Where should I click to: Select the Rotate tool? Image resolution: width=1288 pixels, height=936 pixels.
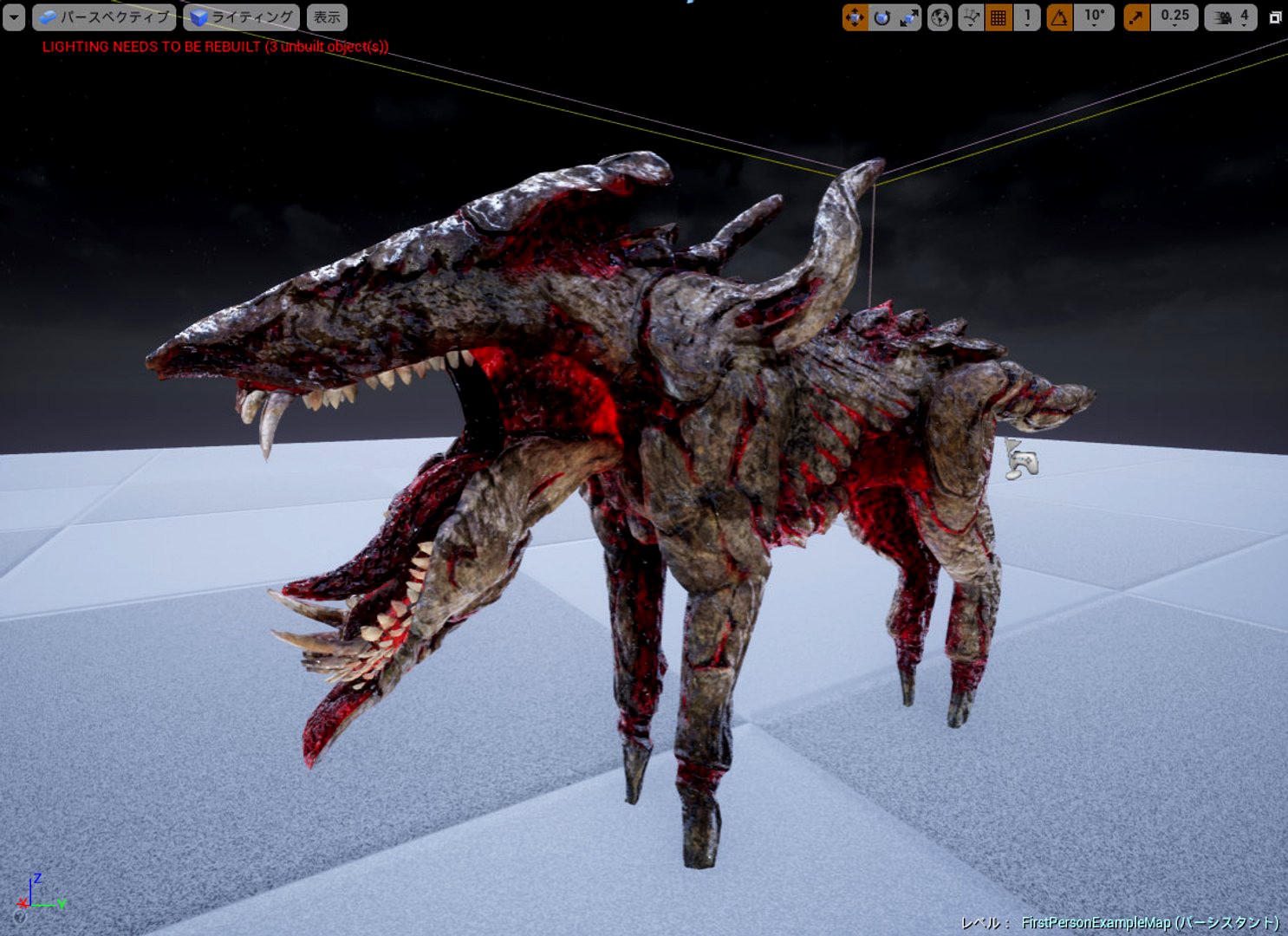point(881,16)
